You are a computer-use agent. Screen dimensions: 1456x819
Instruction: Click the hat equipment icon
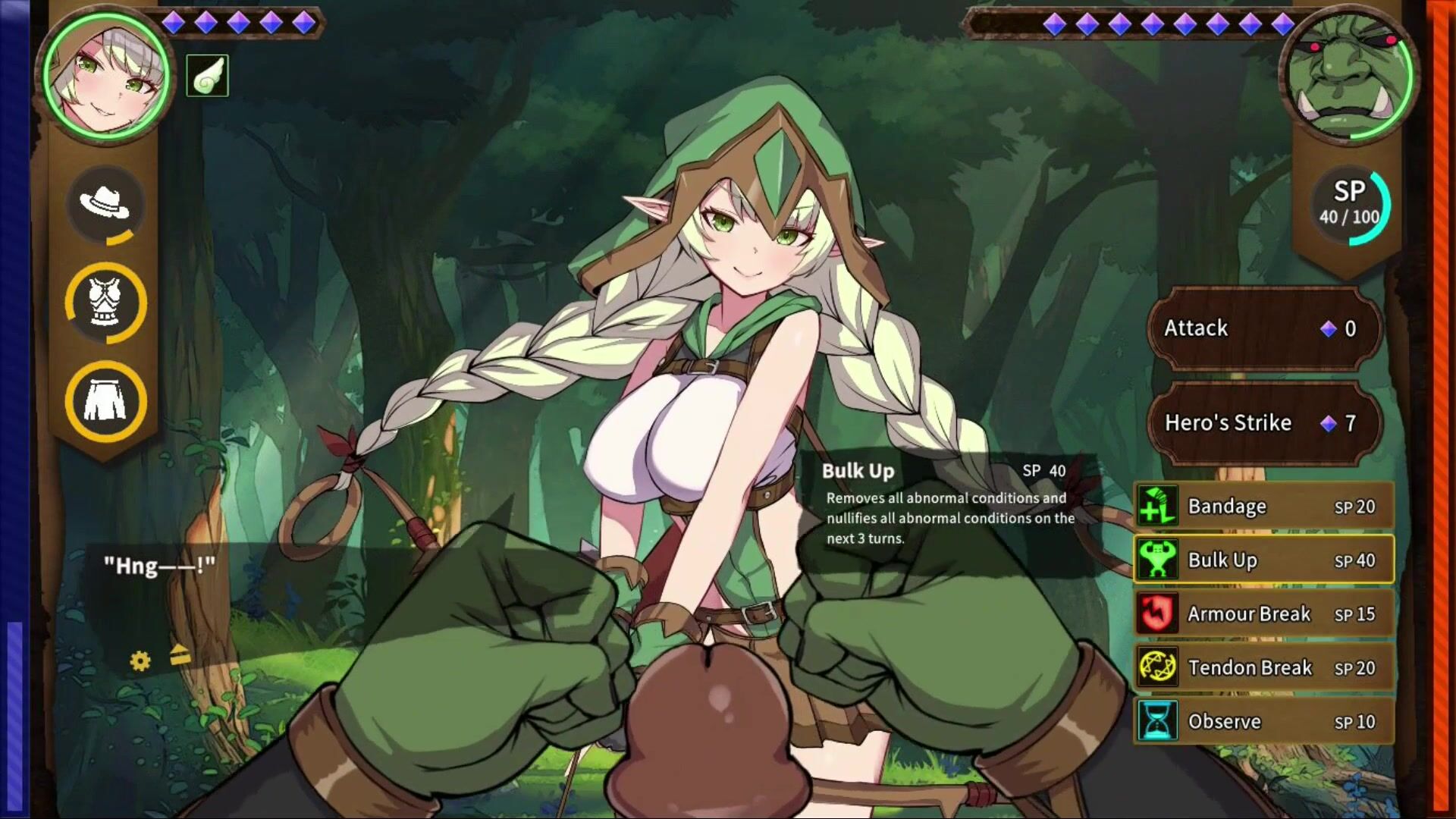(105, 203)
